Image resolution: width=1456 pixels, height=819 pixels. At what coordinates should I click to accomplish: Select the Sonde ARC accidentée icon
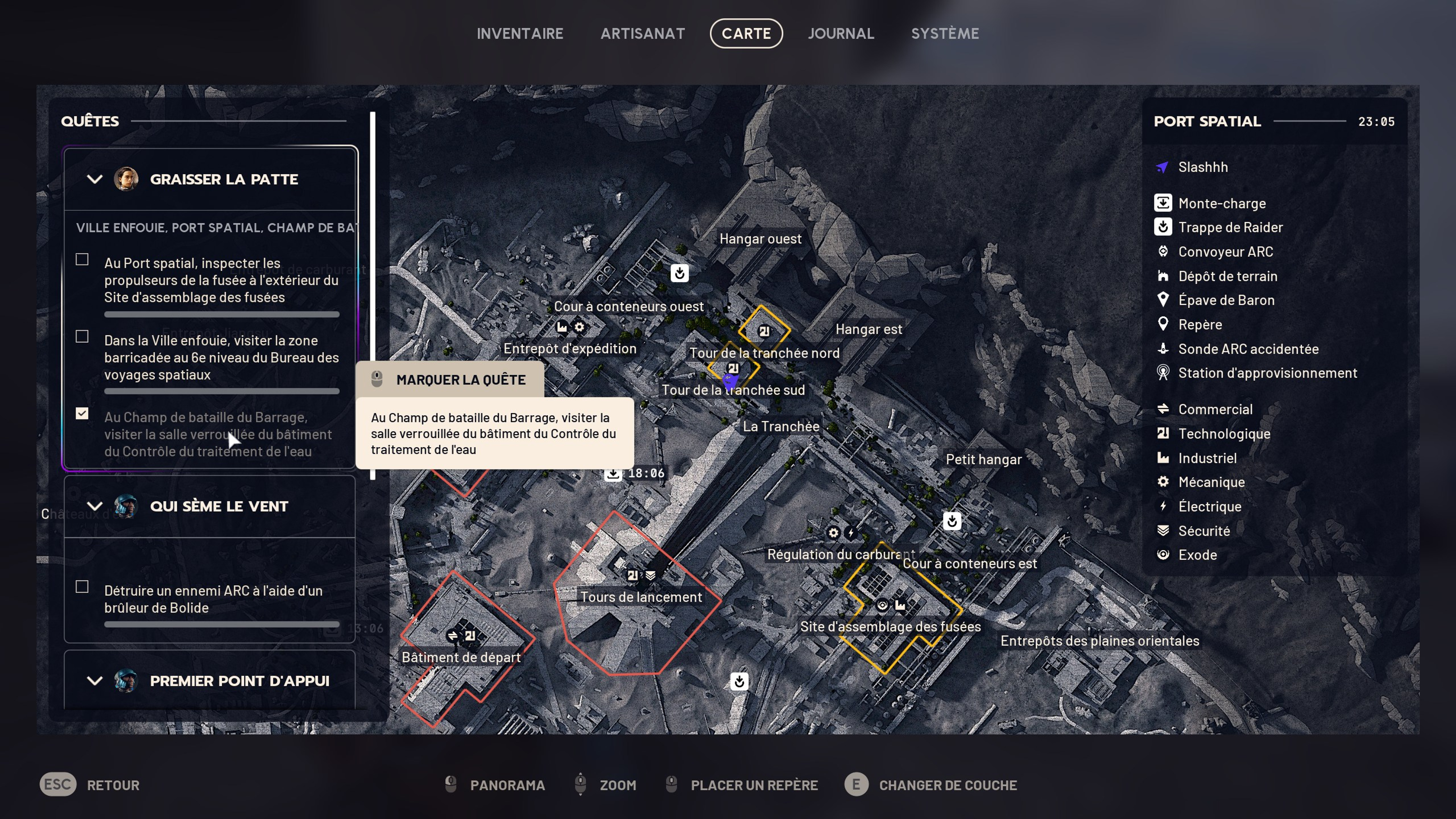1163,349
